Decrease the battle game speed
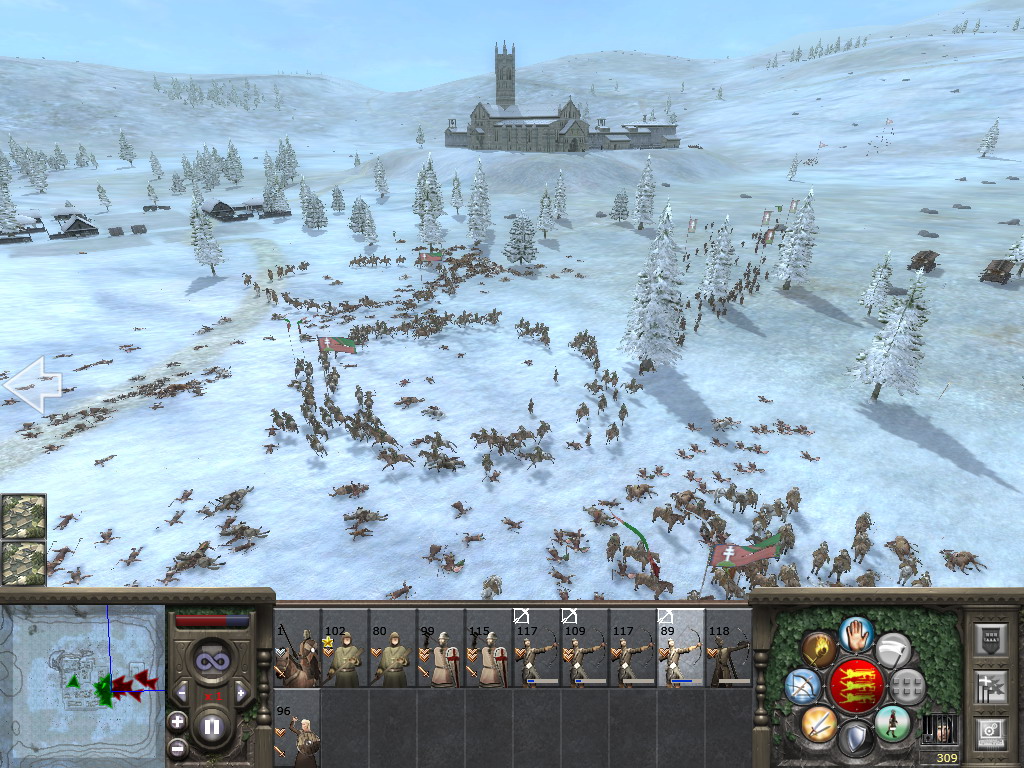This screenshot has height=768, width=1024. coord(183,693)
